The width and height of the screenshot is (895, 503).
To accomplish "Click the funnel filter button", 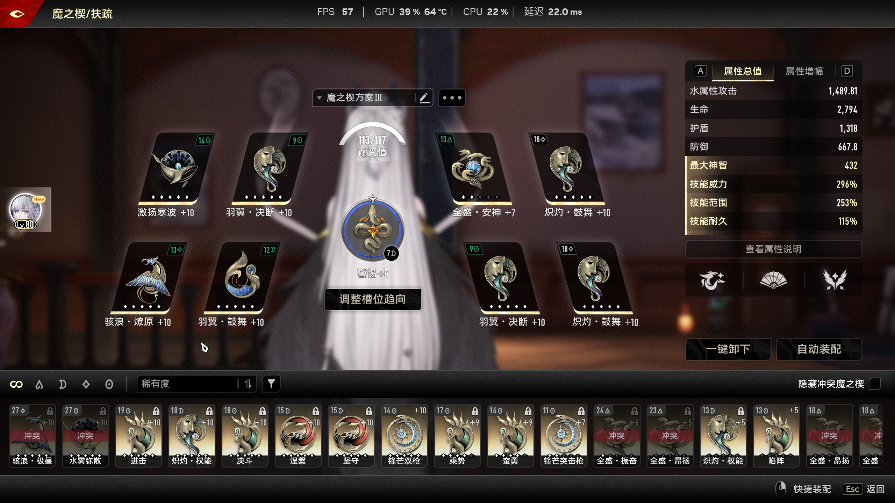I will [x=271, y=384].
